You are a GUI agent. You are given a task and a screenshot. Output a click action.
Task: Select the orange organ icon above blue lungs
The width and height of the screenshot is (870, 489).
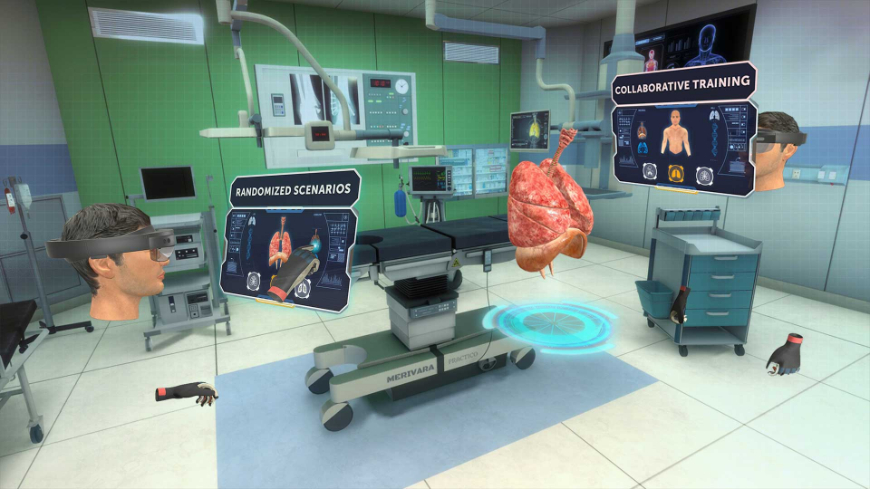coord(642,130)
